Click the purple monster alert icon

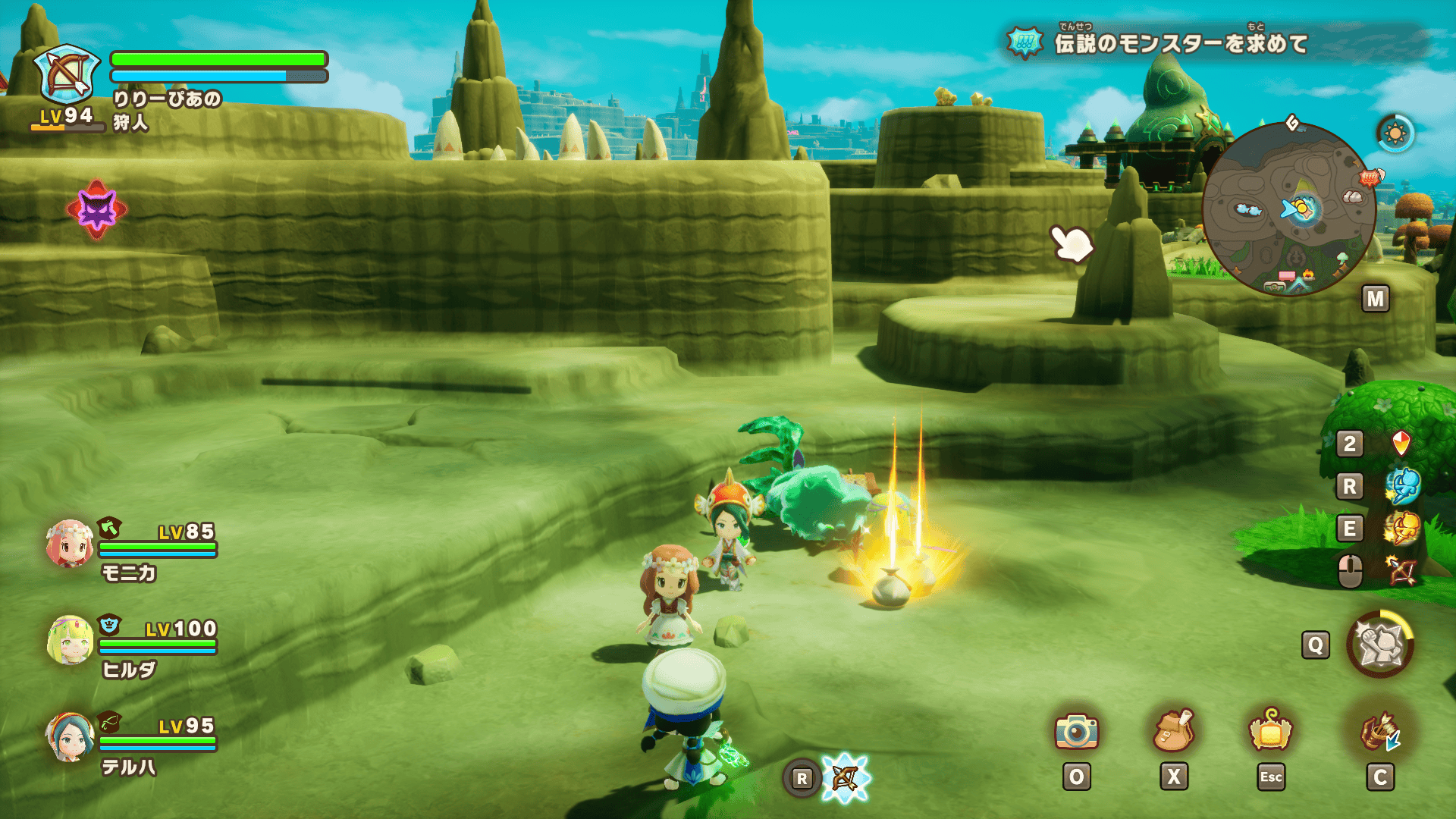click(97, 210)
